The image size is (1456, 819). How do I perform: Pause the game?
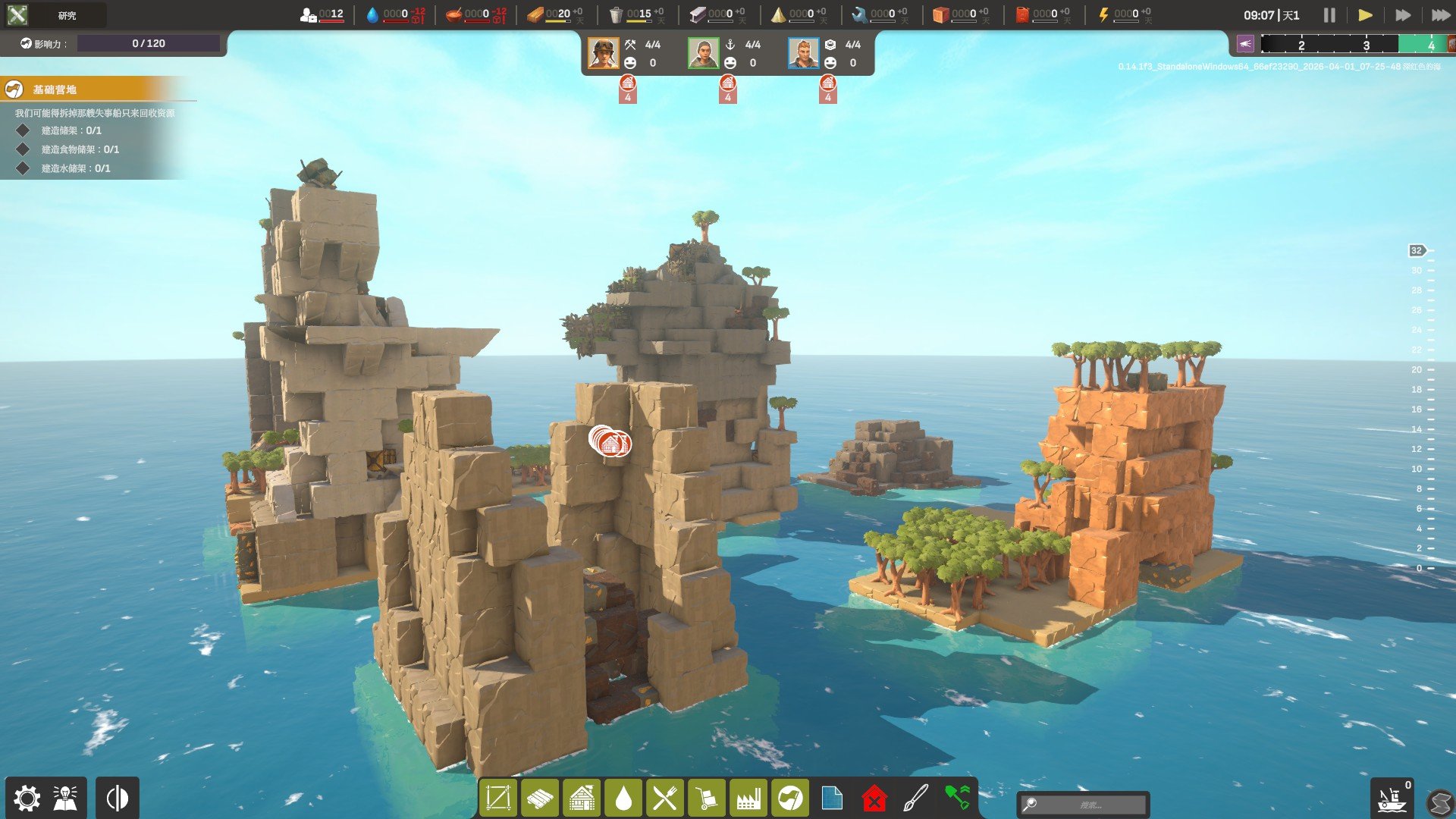pyautogui.click(x=1329, y=15)
